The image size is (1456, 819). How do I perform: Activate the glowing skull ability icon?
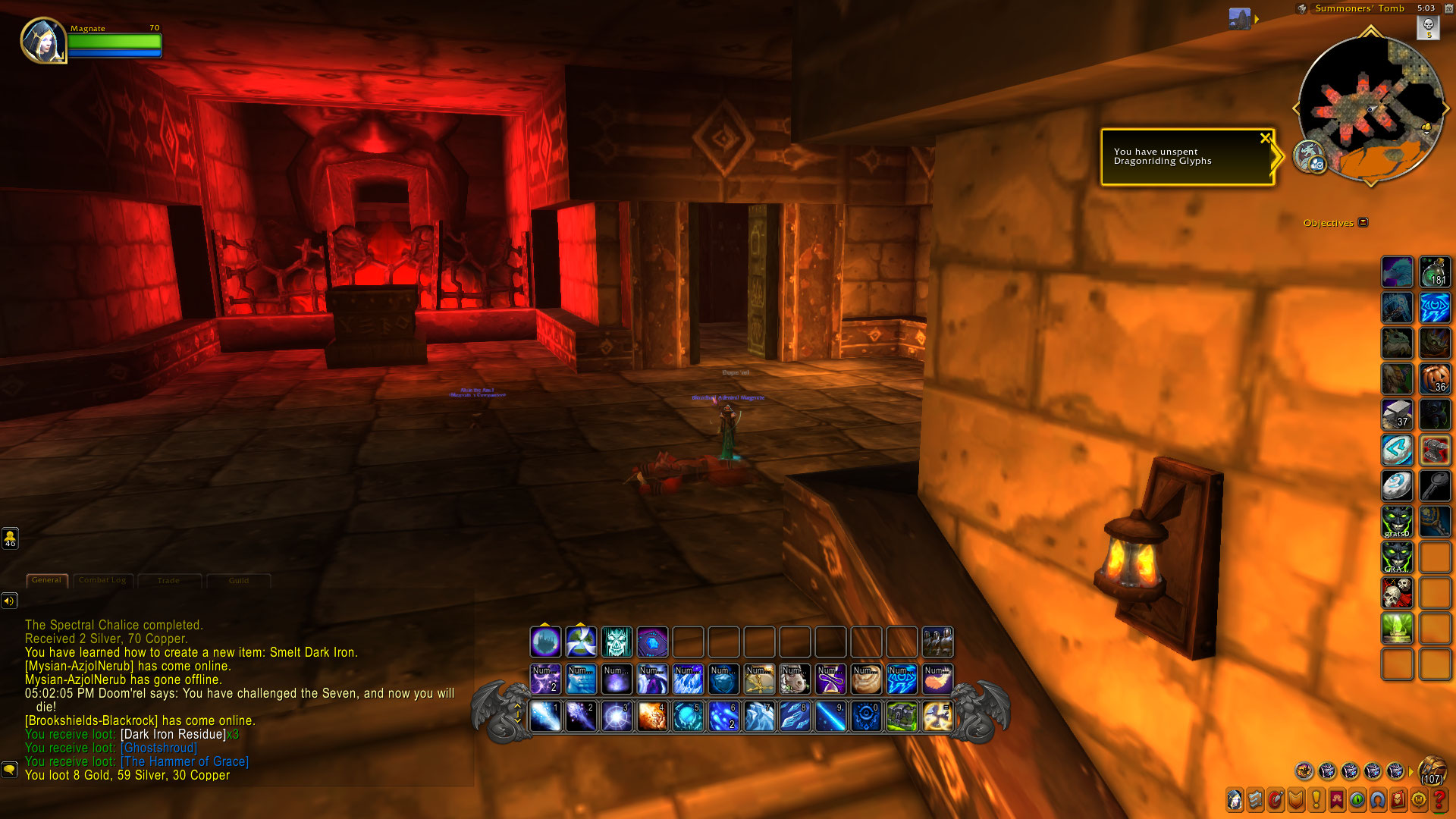(617, 642)
